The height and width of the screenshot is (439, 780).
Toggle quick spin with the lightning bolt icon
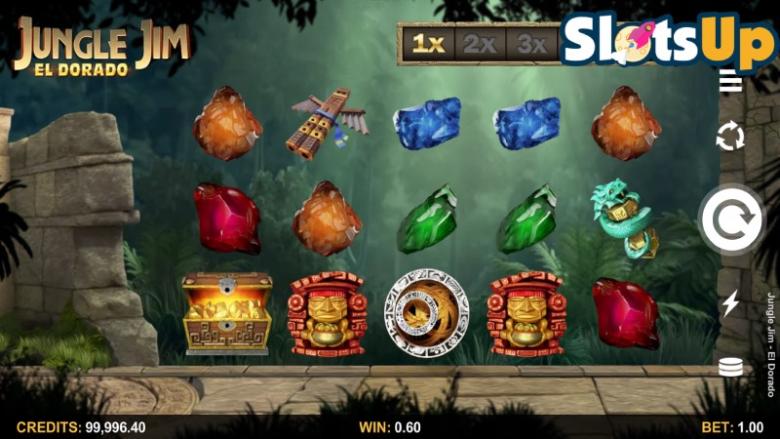(x=730, y=303)
